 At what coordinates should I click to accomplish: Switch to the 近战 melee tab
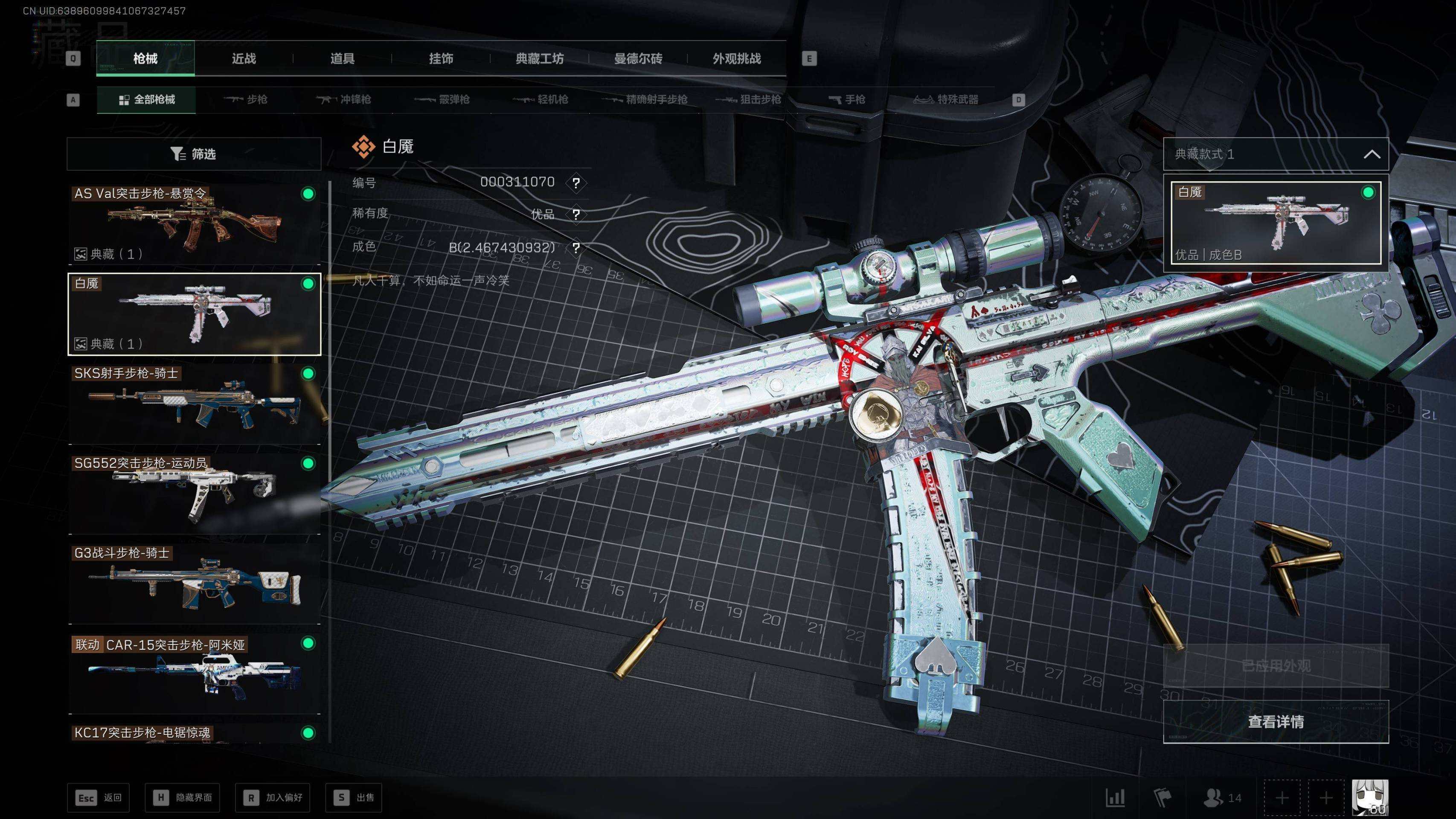coord(244,58)
